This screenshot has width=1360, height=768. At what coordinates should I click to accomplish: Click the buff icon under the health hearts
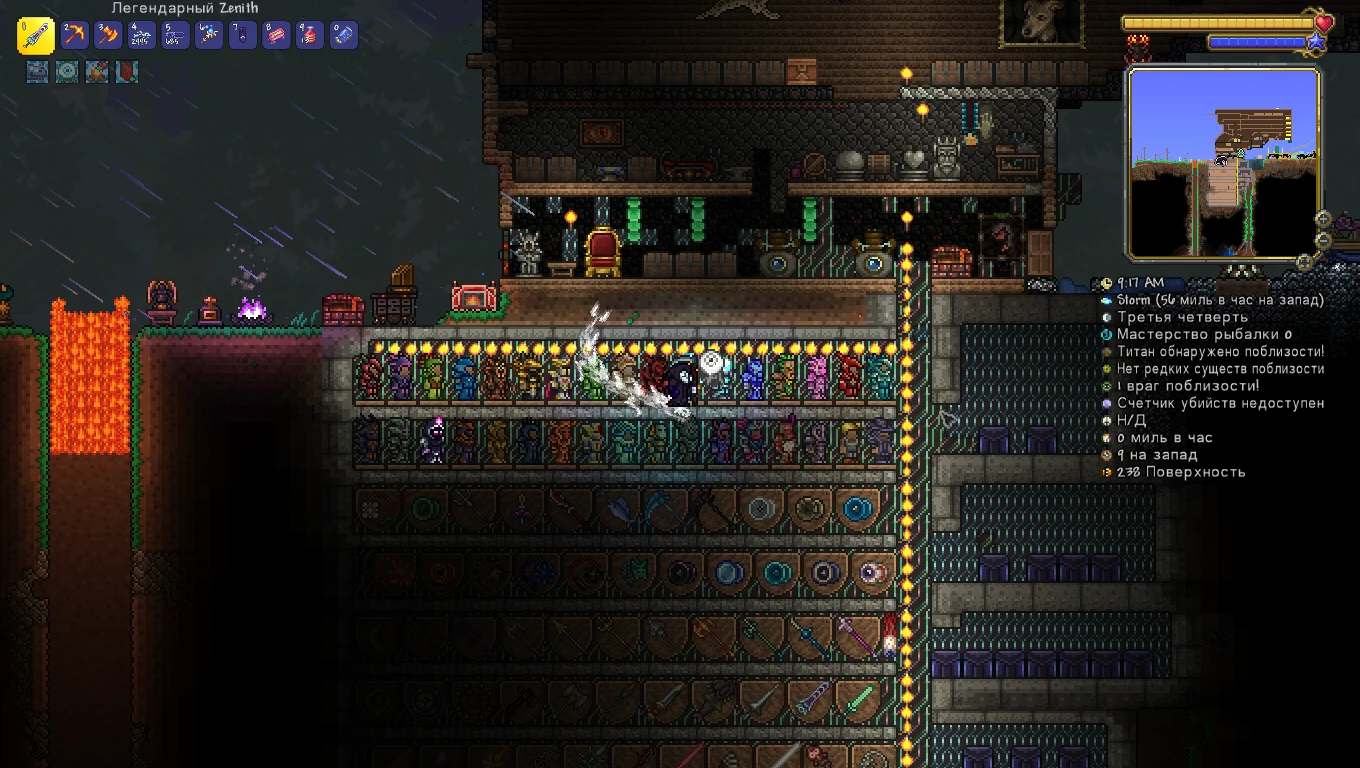click(x=1137, y=48)
